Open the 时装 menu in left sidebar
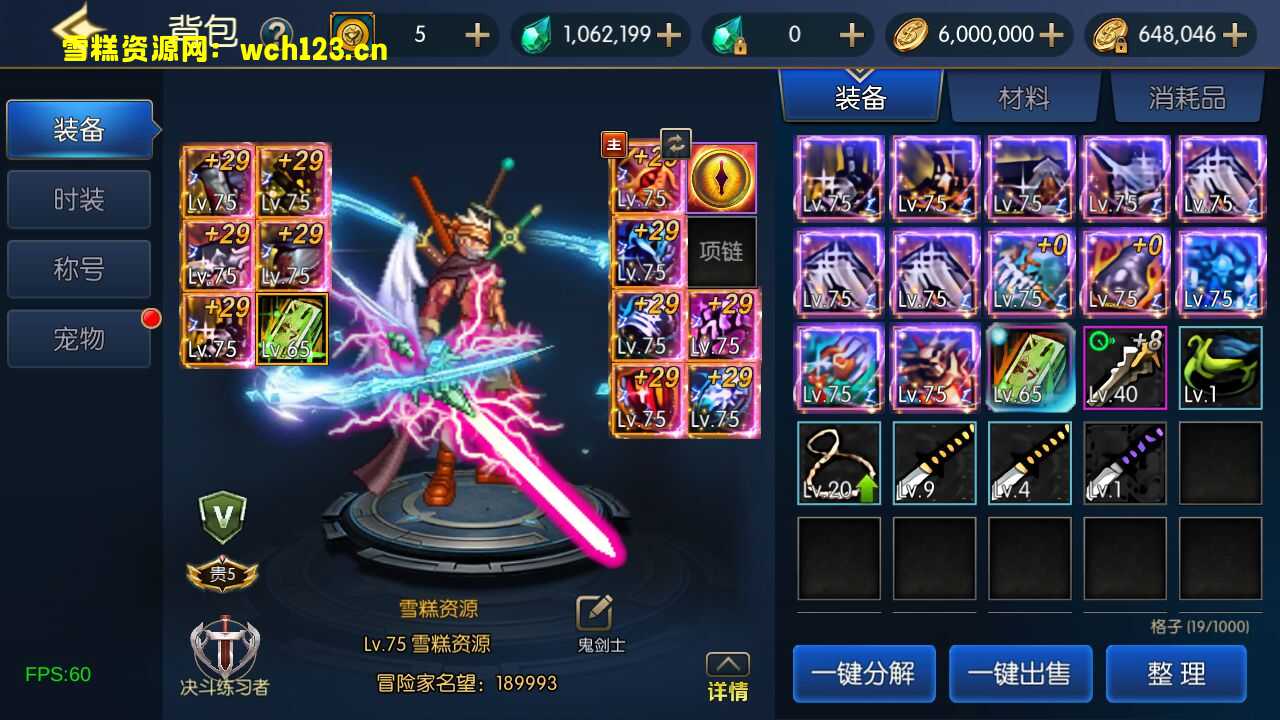The image size is (1280, 720). (79, 199)
